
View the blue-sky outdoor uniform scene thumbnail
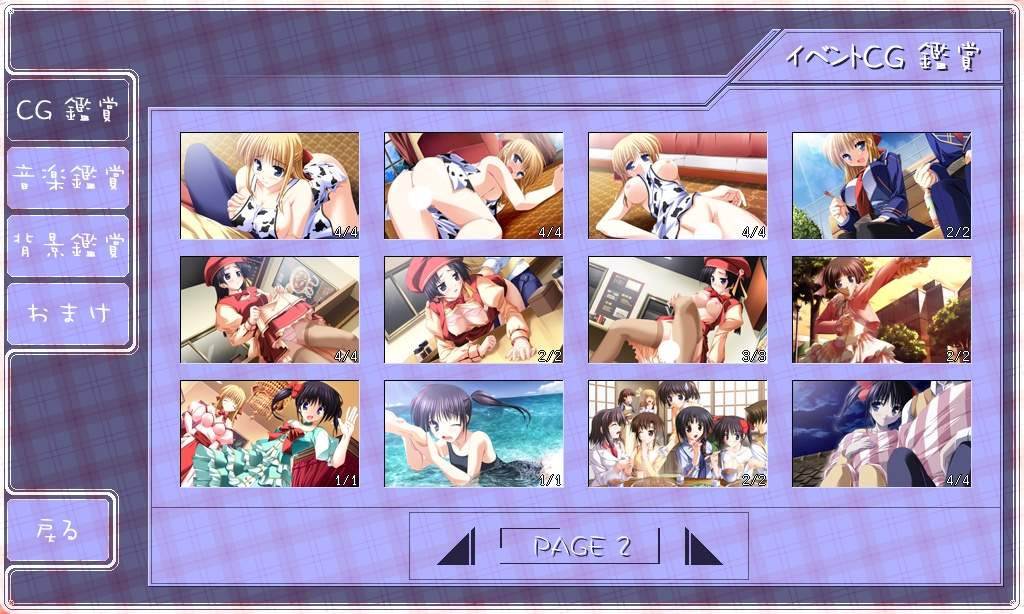coord(881,186)
